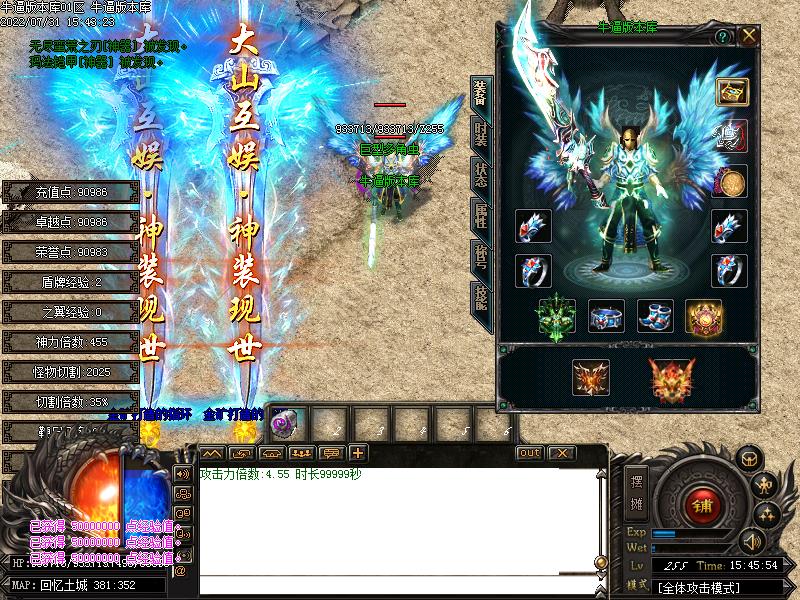Click the 充值点 recharge points button

pos(71,192)
